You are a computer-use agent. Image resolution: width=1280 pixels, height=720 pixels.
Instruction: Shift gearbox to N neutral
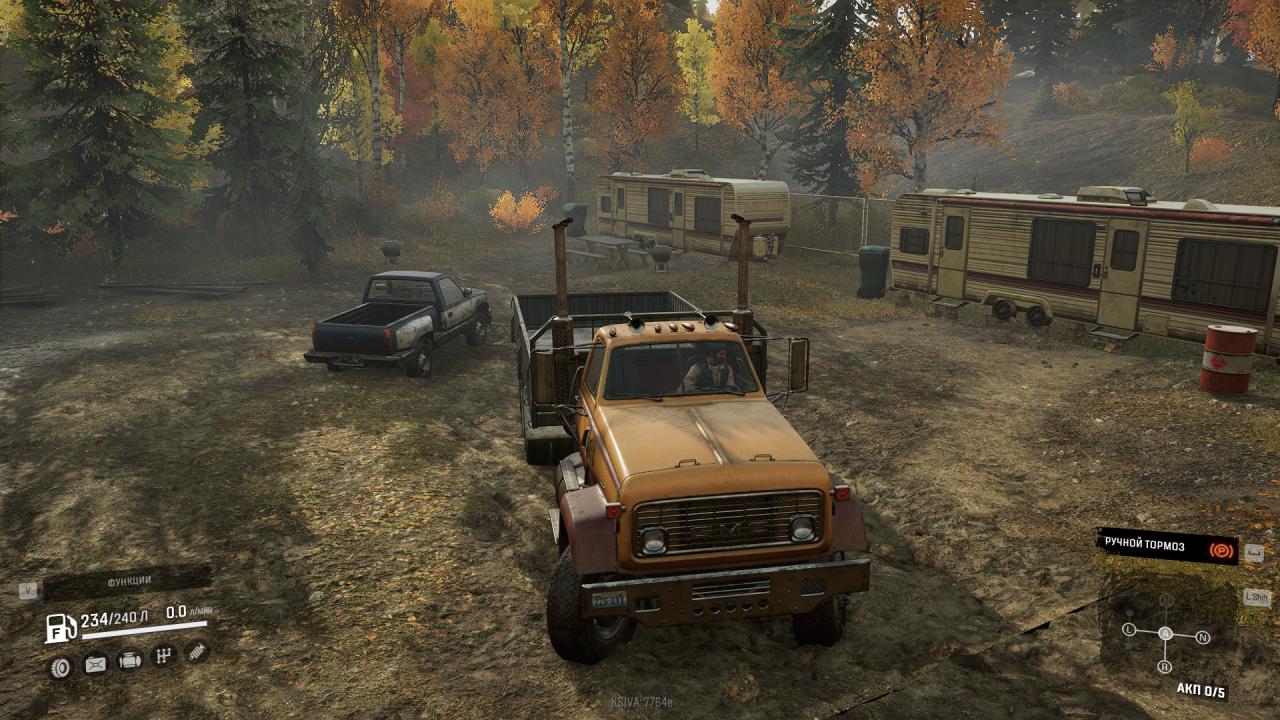pyautogui.click(x=1203, y=637)
